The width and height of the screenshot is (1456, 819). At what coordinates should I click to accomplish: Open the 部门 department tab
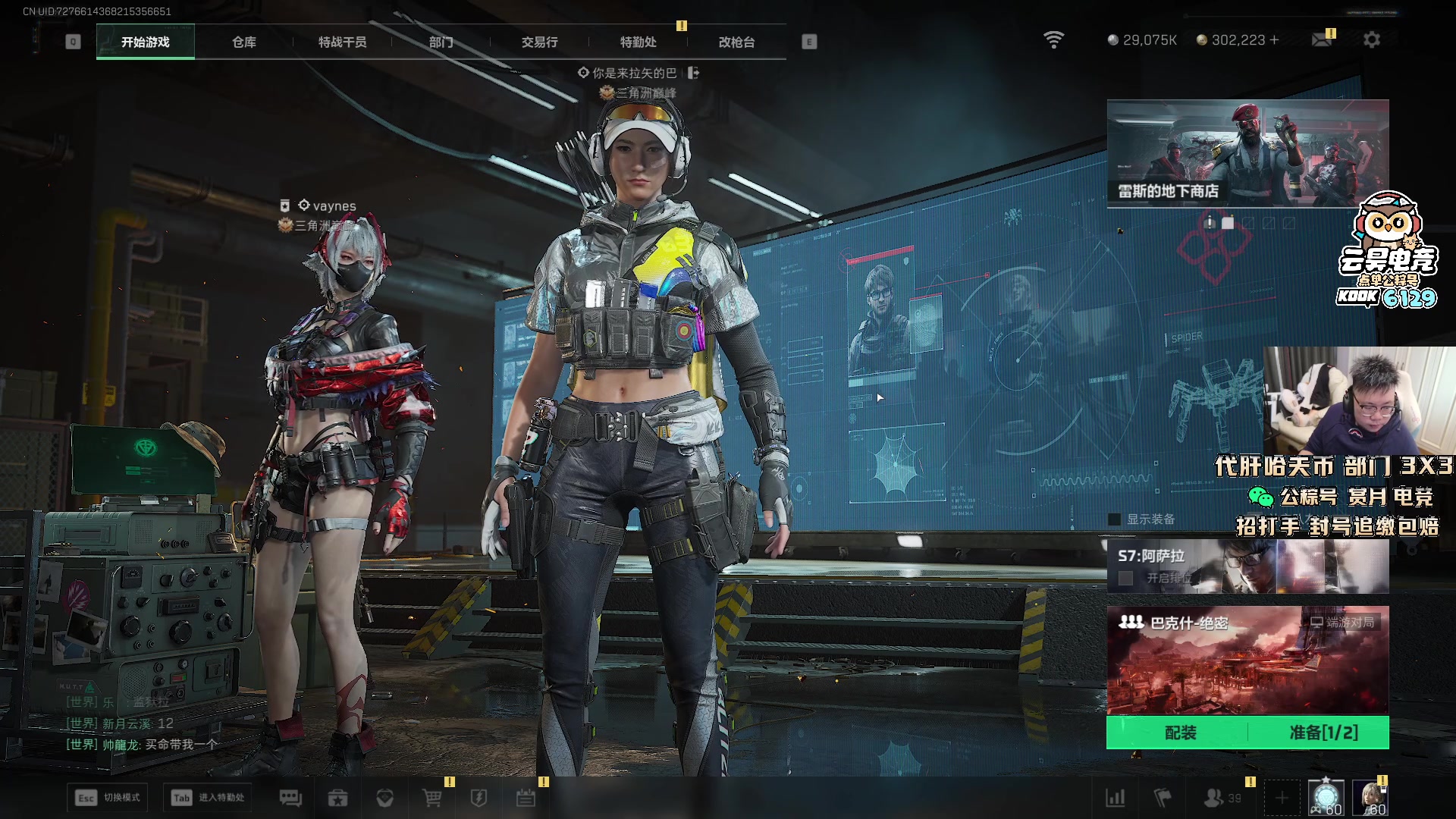pos(441,42)
